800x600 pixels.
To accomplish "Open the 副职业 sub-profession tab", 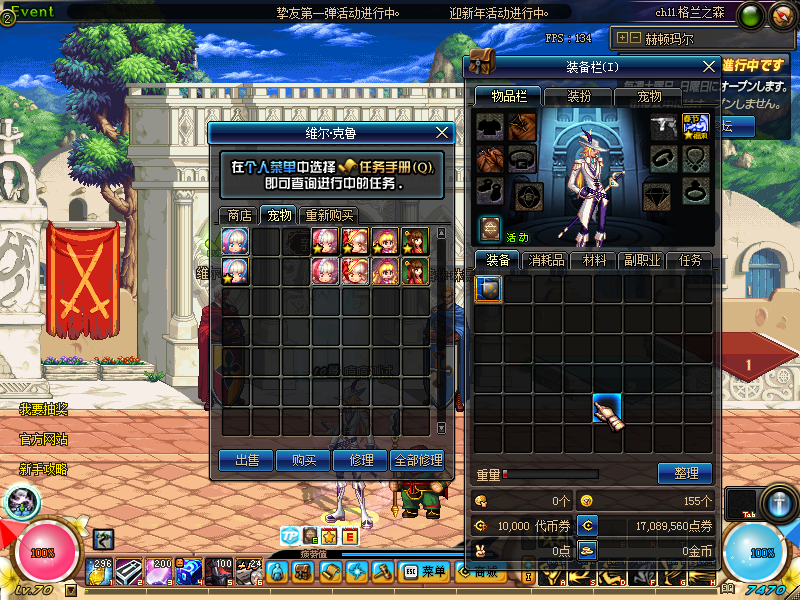I will [x=641, y=260].
